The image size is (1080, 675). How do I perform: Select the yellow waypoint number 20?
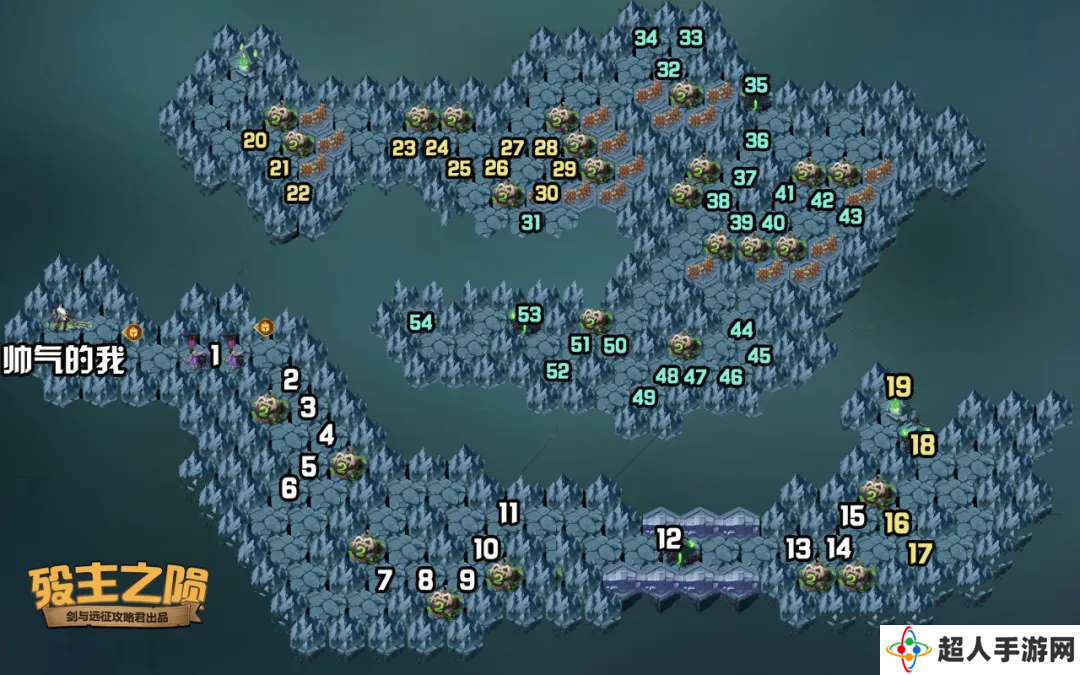coord(255,141)
